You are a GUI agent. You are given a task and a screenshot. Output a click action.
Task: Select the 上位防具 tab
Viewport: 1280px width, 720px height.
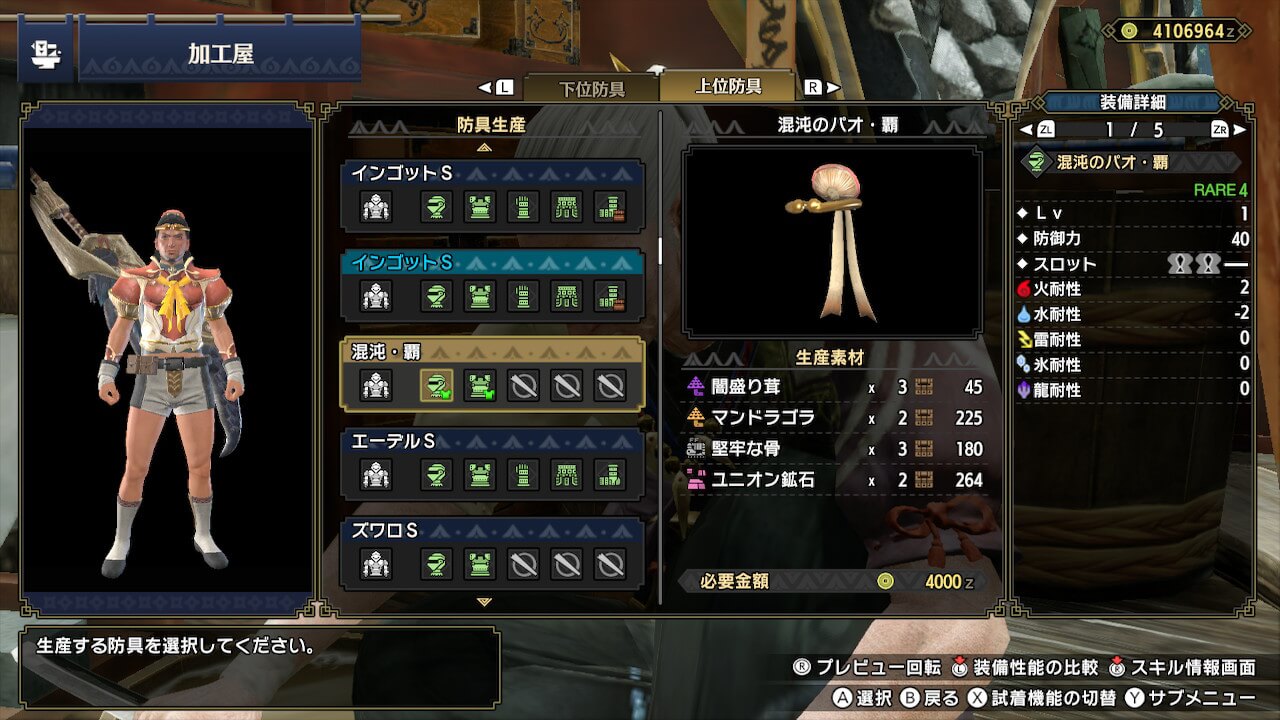pos(728,87)
